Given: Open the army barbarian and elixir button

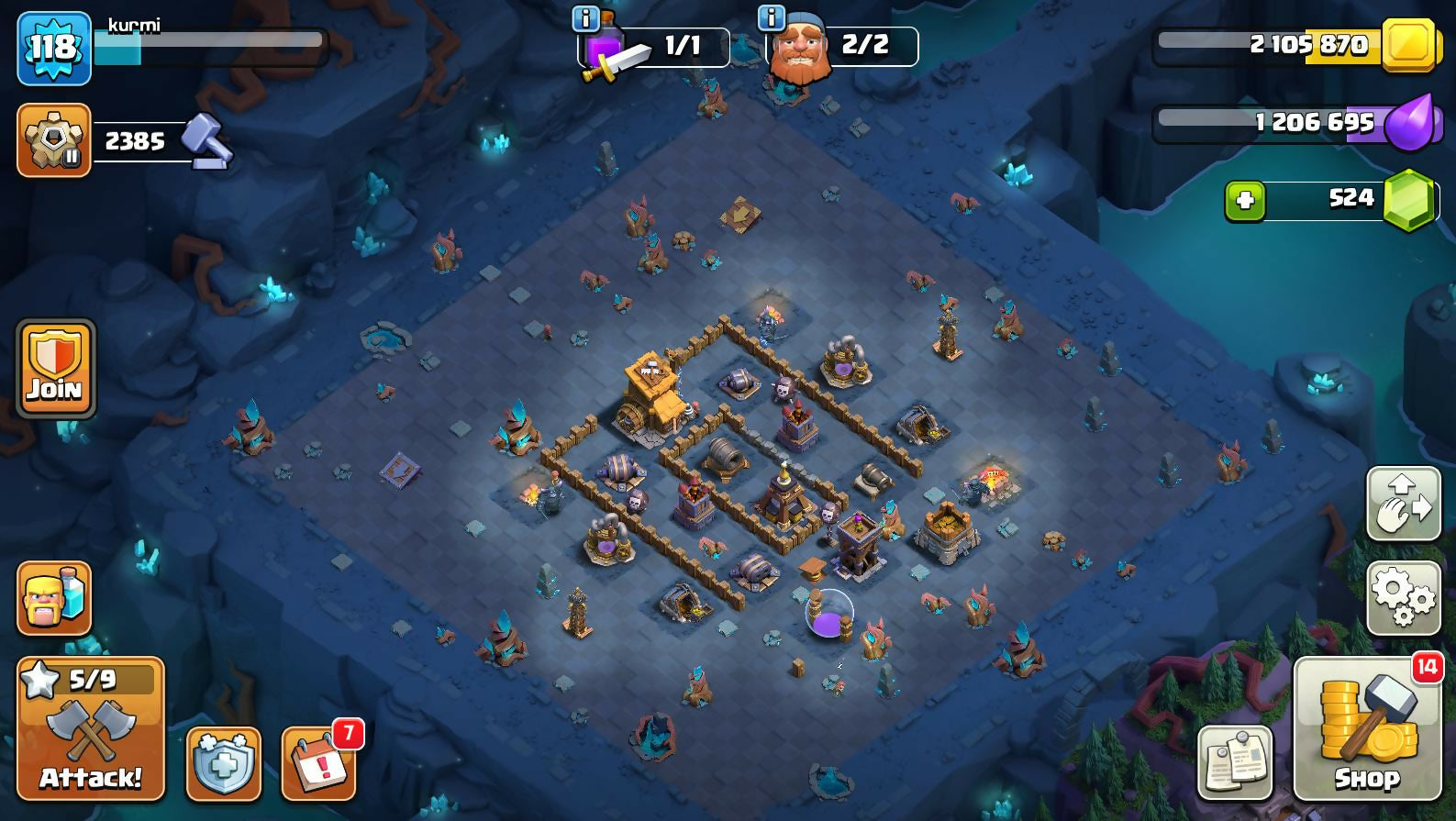Looking at the screenshot, I should [54, 598].
